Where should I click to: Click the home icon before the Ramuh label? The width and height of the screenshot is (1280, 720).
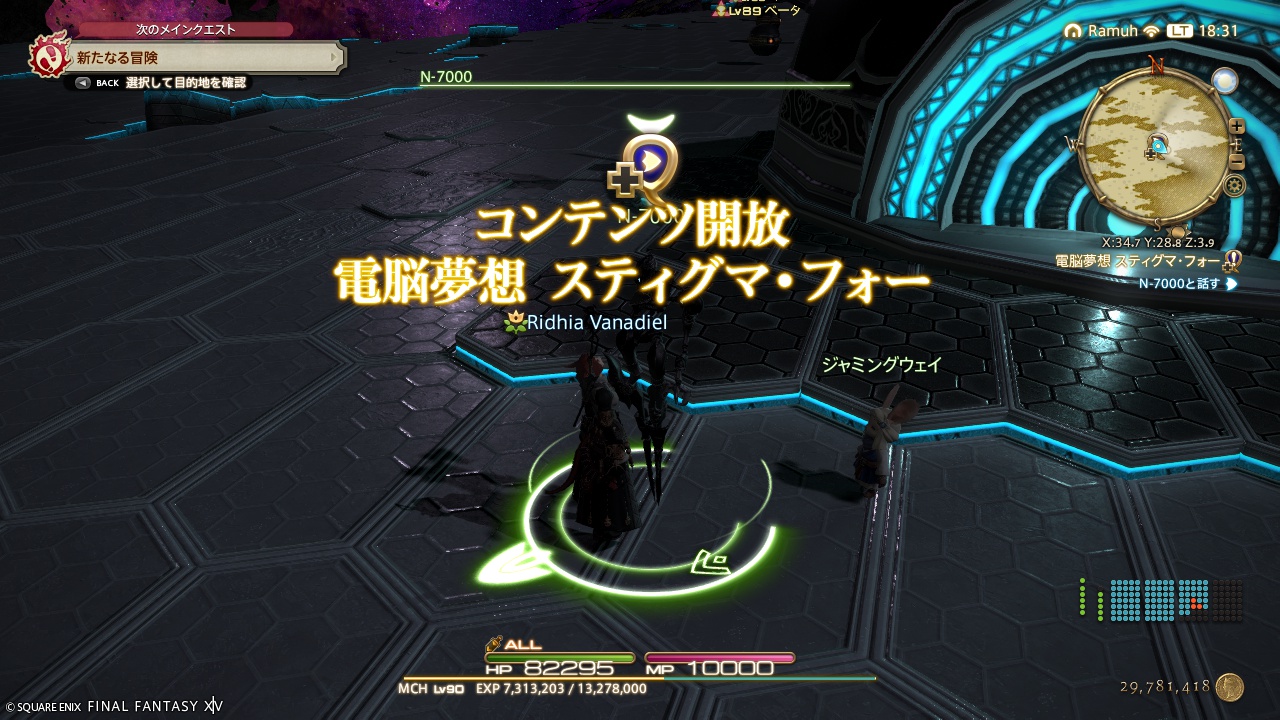[x=1072, y=31]
